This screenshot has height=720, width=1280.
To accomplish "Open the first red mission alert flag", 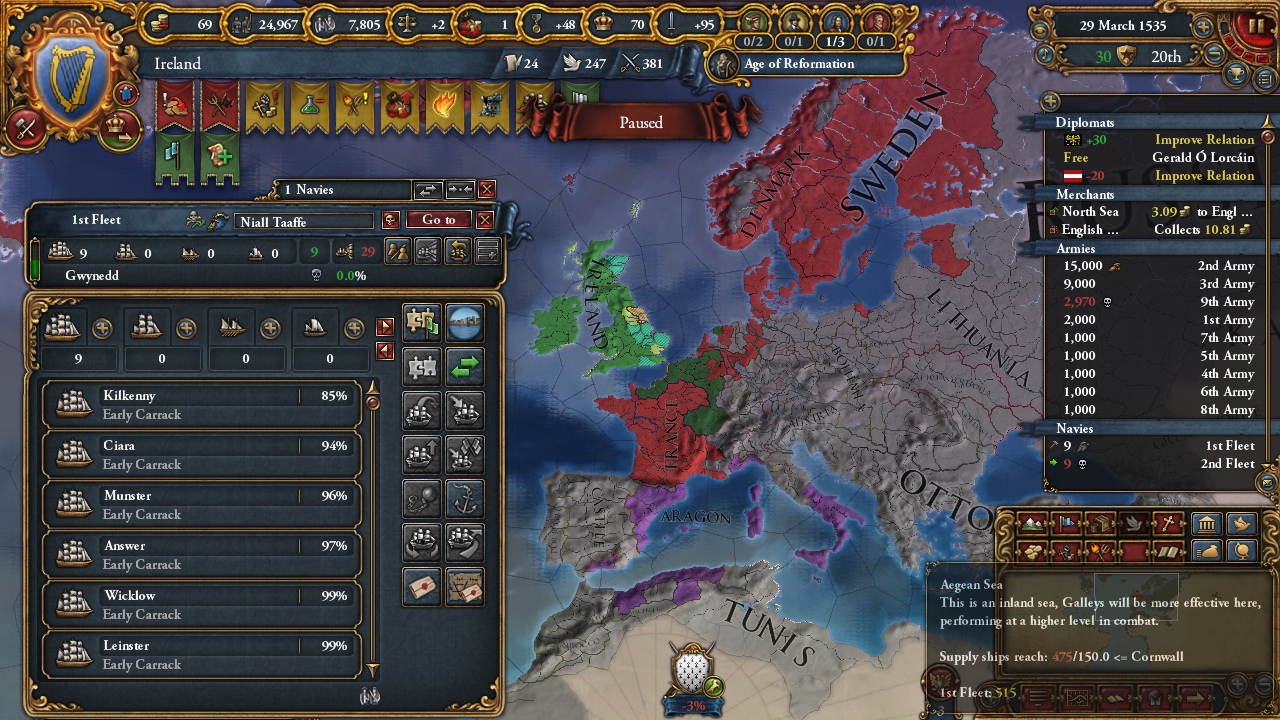I will coord(175,106).
